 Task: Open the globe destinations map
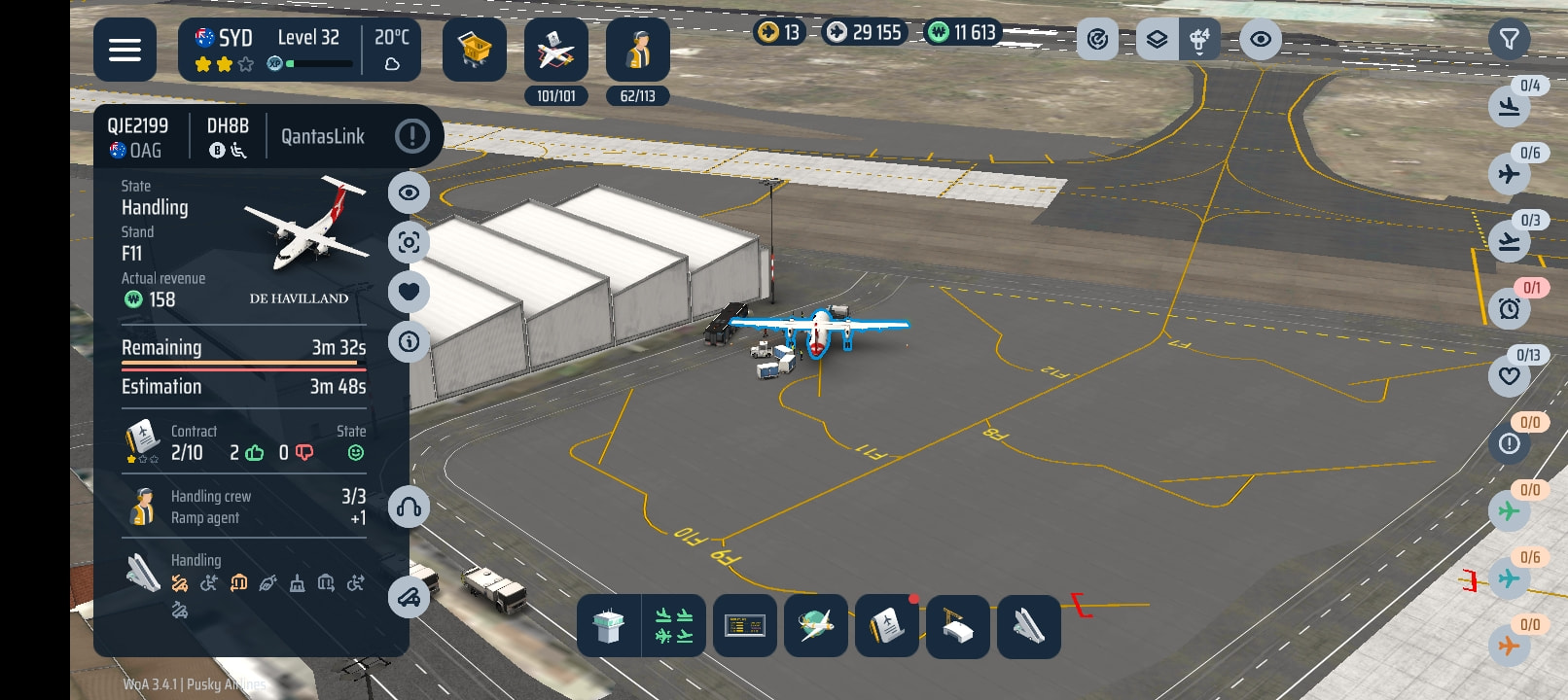pyautogui.click(x=815, y=627)
